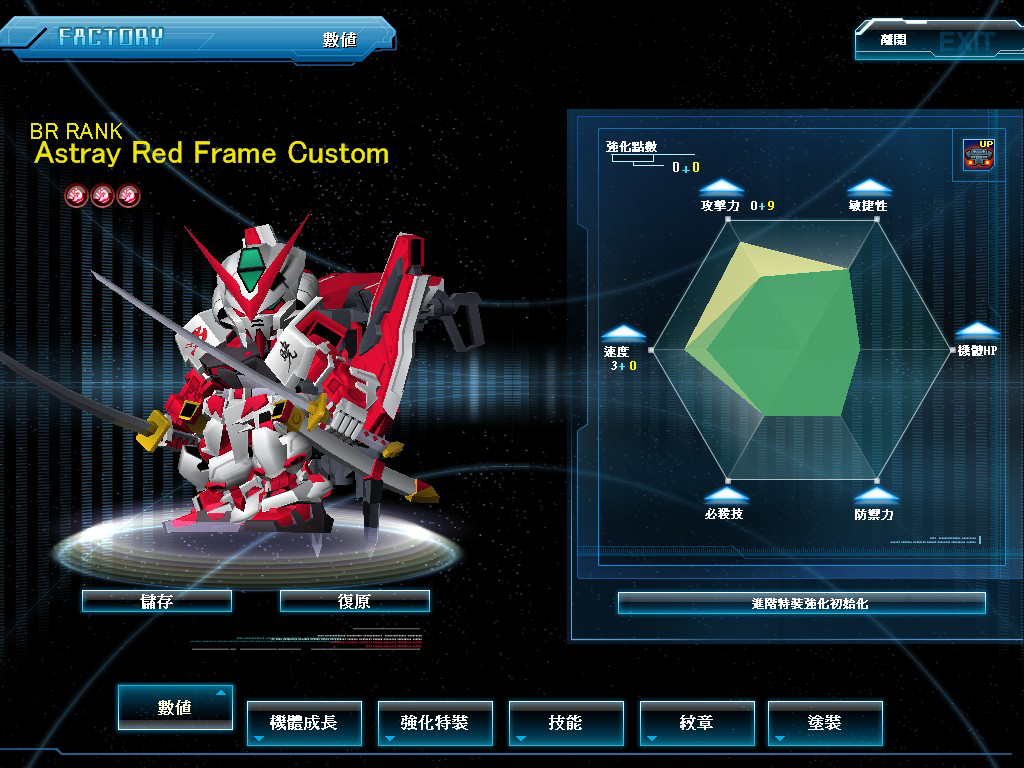
Task: Increase 必殺技 with its up arrow
Action: [x=725, y=495]
